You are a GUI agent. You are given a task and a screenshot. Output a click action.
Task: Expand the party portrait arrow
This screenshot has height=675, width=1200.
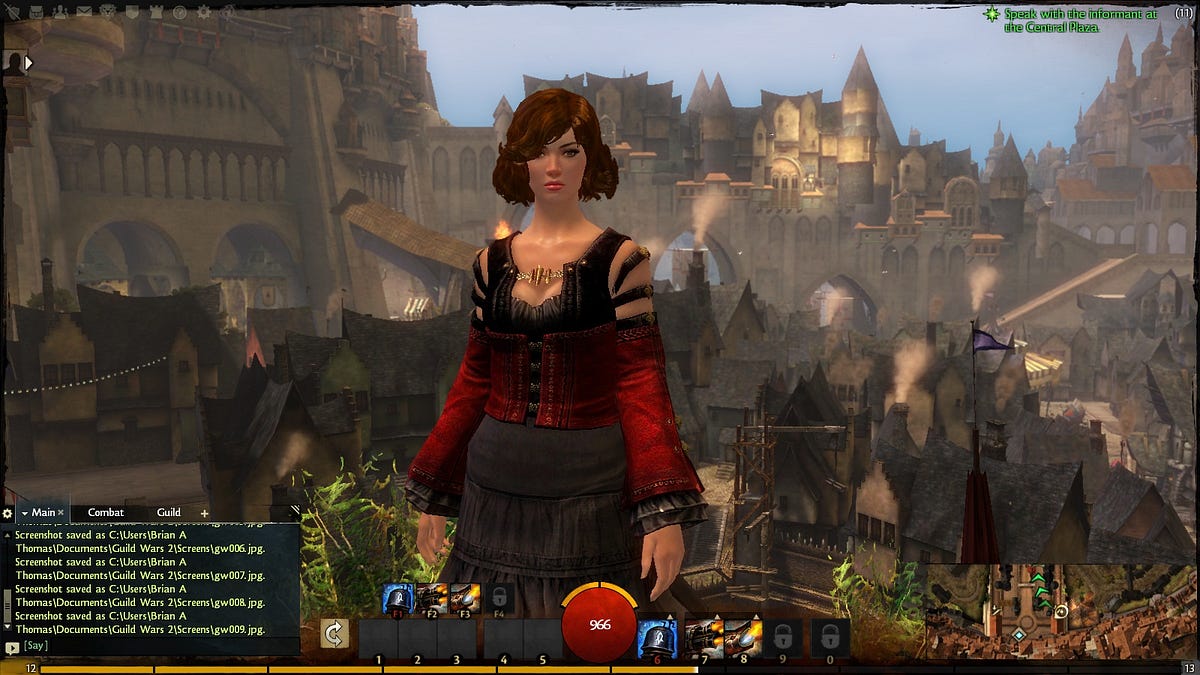[x=29, y=62]
